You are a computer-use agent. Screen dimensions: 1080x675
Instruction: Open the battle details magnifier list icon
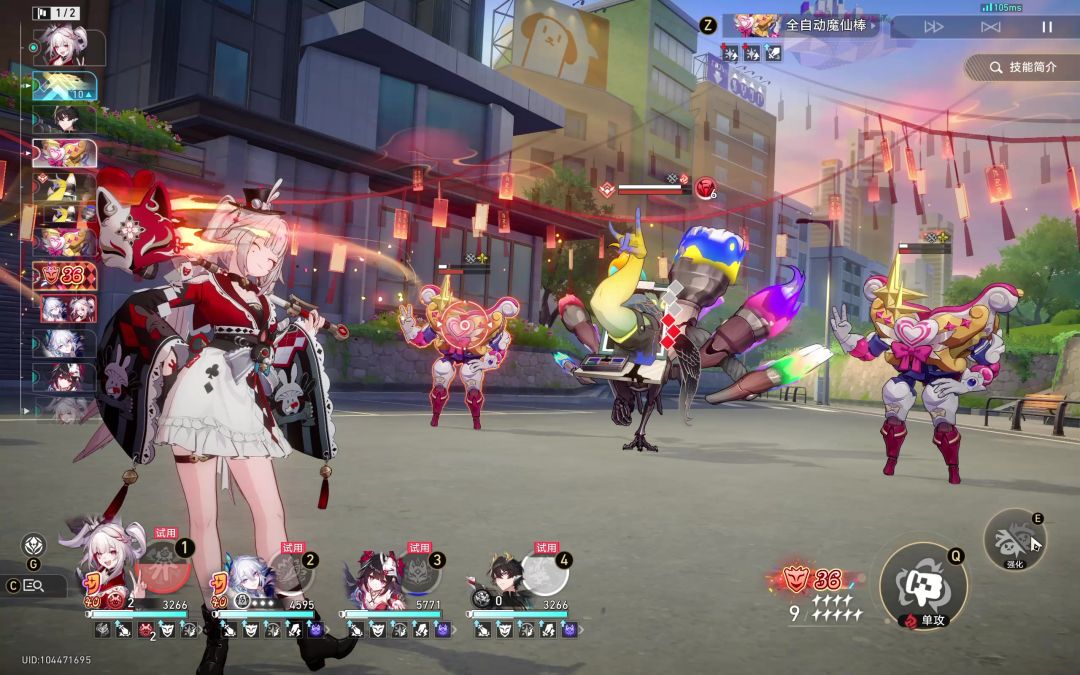pos(33,586)
